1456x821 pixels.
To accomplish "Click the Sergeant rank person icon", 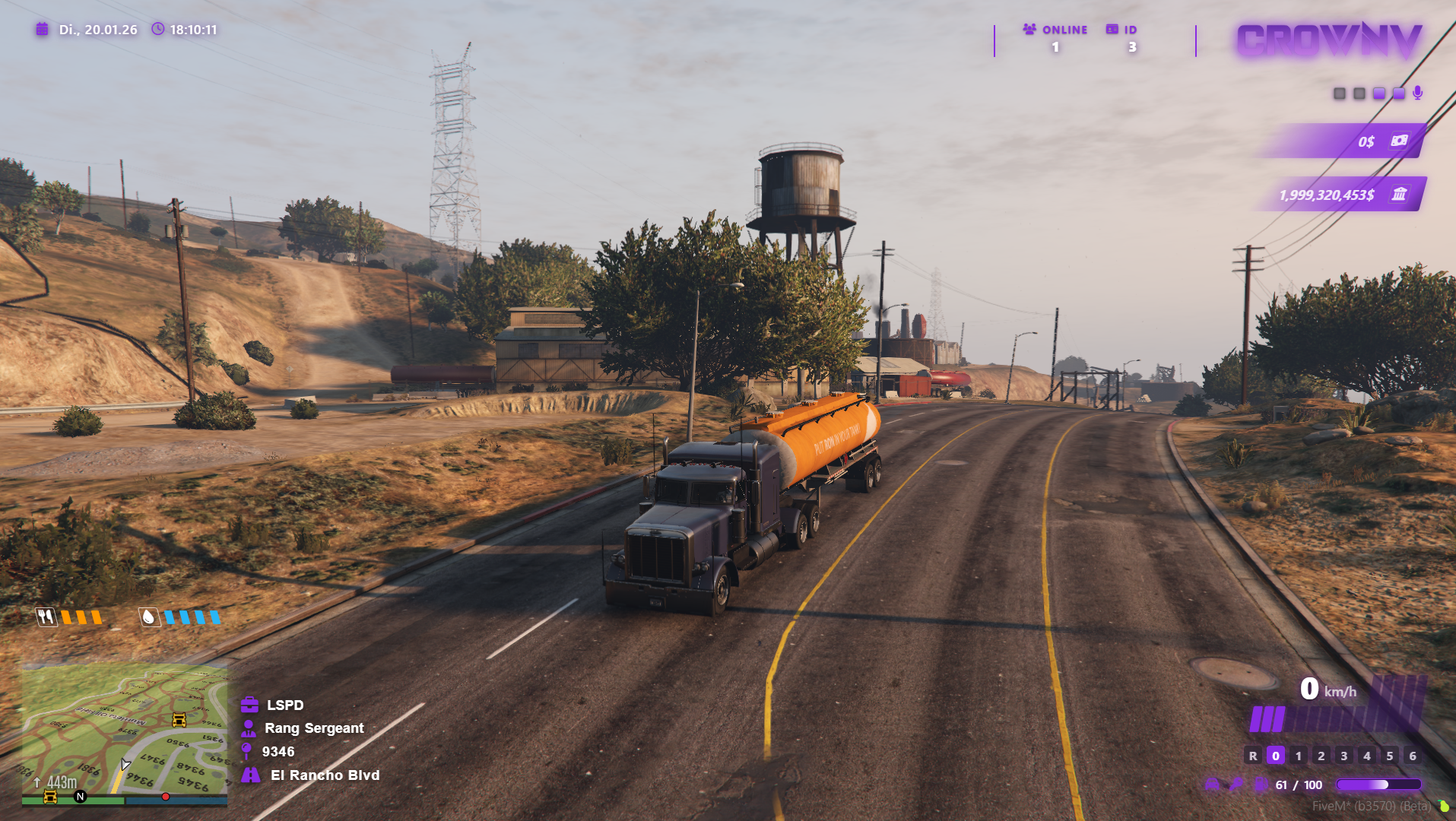I will [x=249, y=728].
